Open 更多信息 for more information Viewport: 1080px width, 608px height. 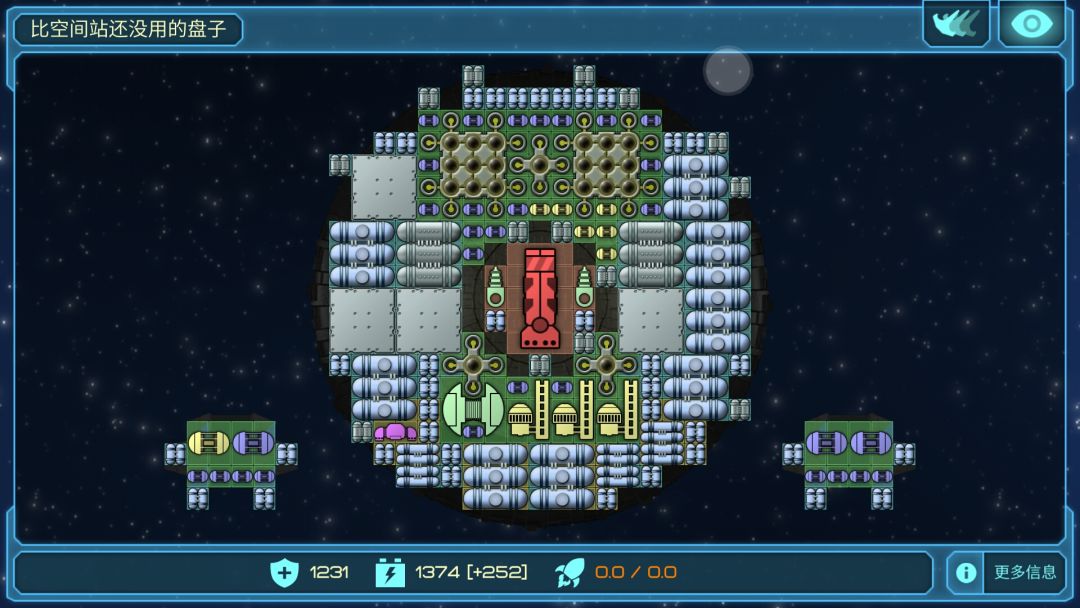coord(1006,572)
